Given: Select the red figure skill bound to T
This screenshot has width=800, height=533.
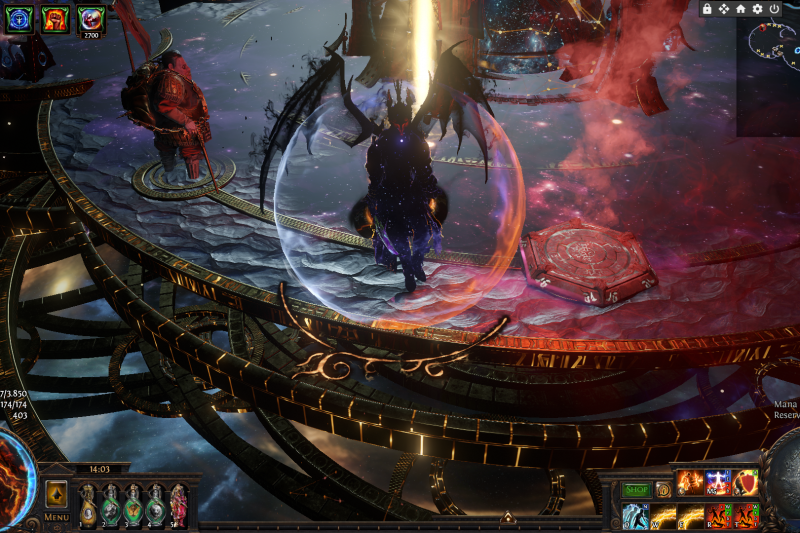Looking at the screenshot, I should coord(746,516).
